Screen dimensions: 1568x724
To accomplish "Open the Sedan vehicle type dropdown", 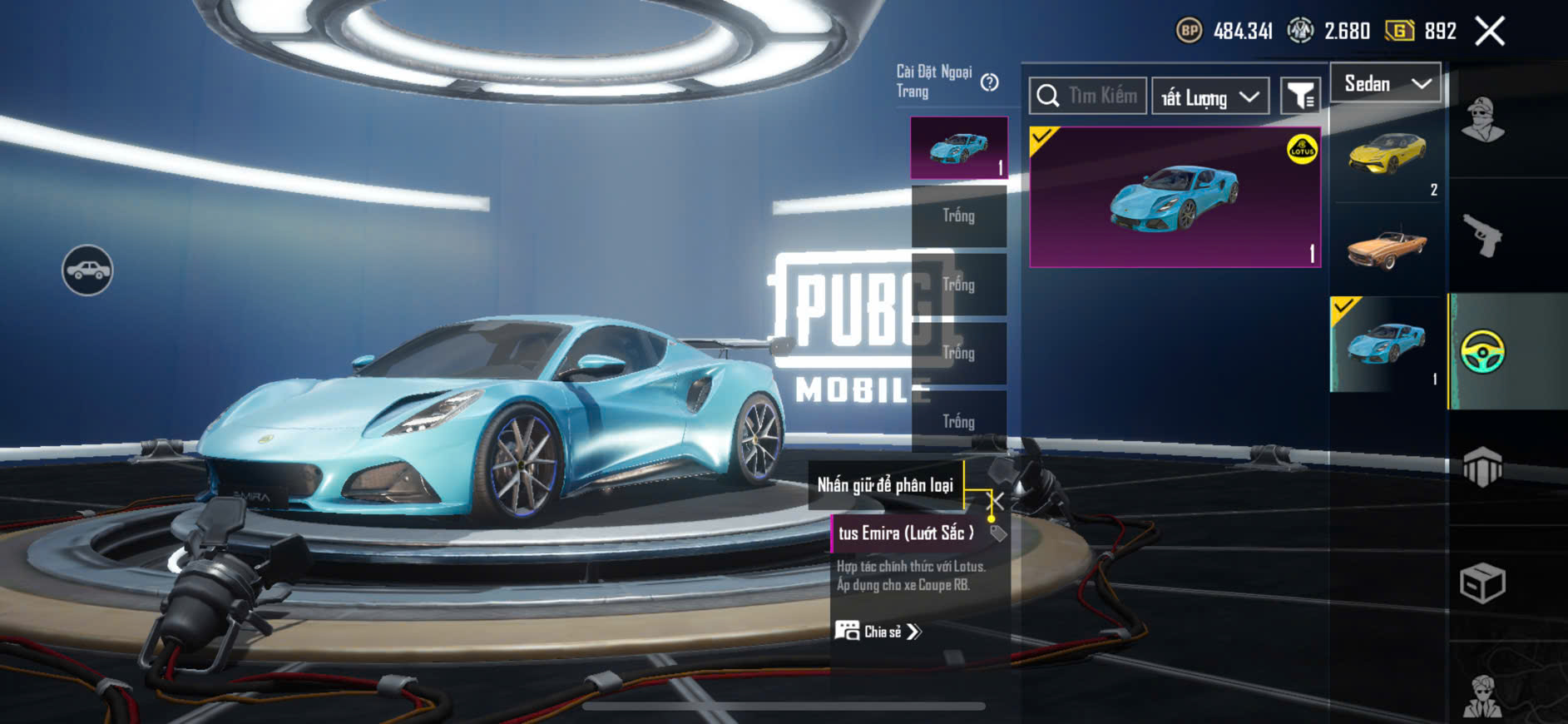I will (1386, 84).
